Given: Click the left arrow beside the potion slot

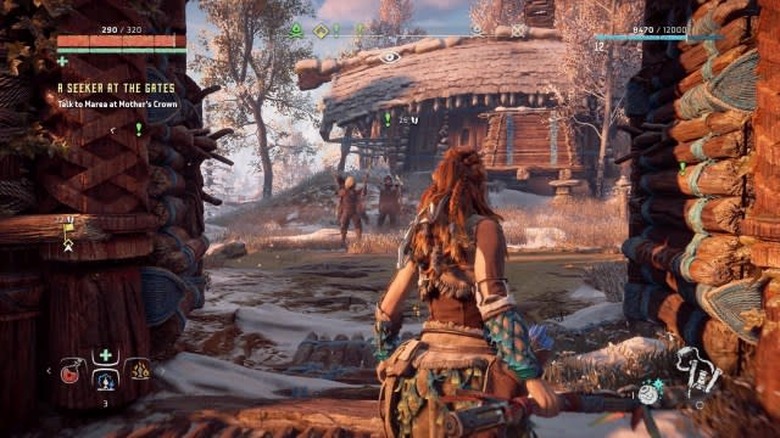Looking at the screenshot, I should [x=49, y=371].
